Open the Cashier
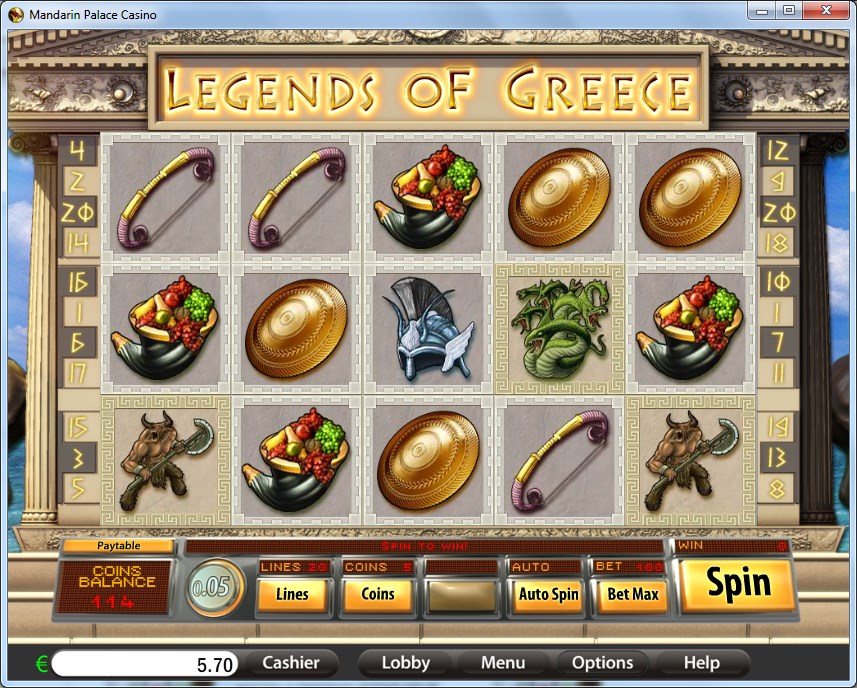This screenshot has height=688, width=857. (291, 662)
